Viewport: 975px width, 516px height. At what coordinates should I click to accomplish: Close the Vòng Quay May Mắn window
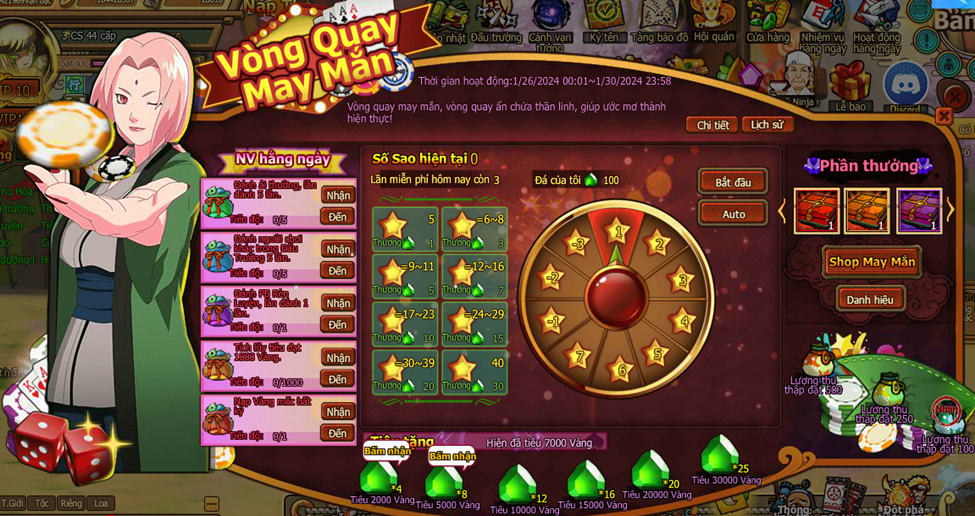(943, 116)
